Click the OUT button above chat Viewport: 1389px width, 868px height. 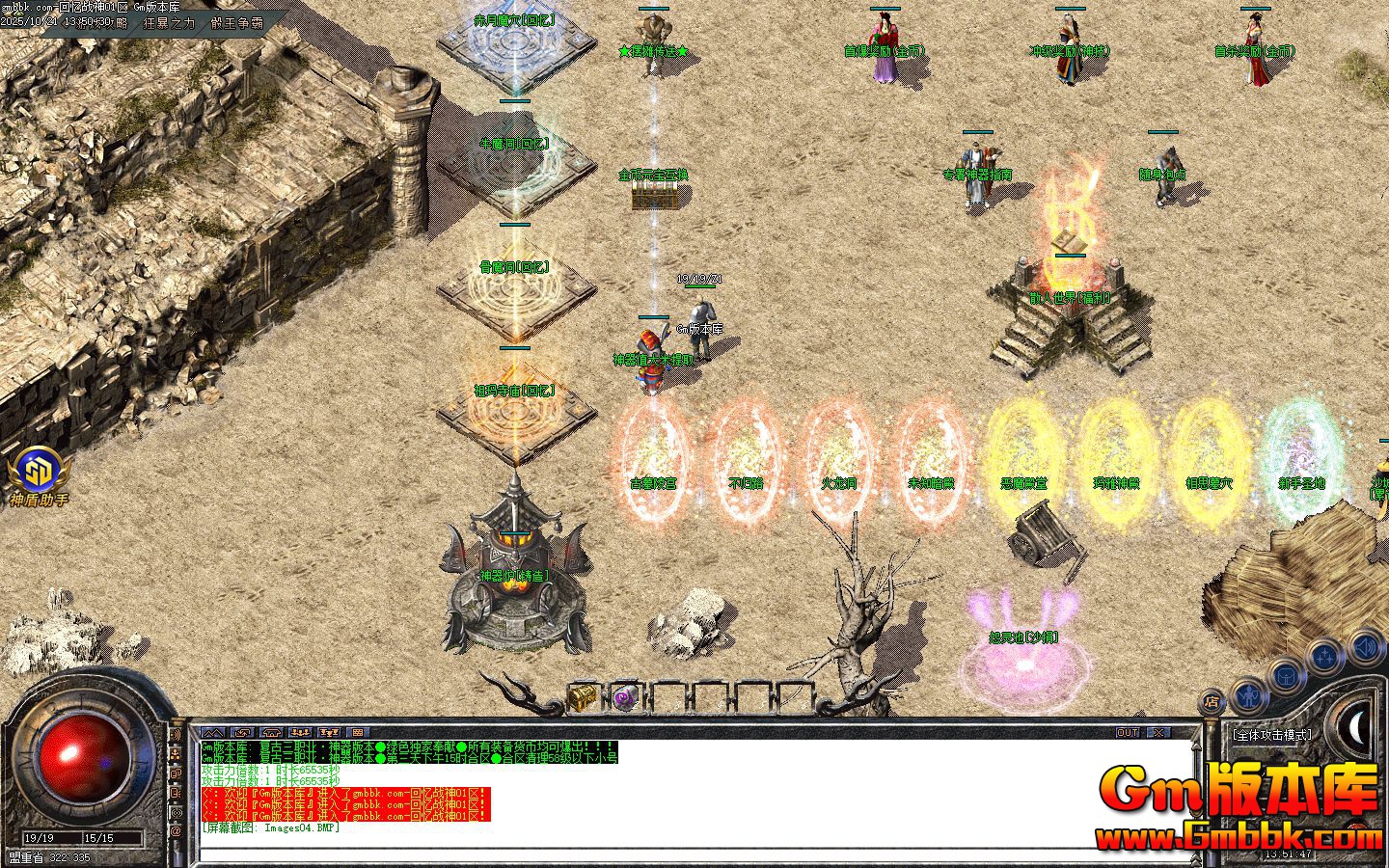coord(1128,733)
